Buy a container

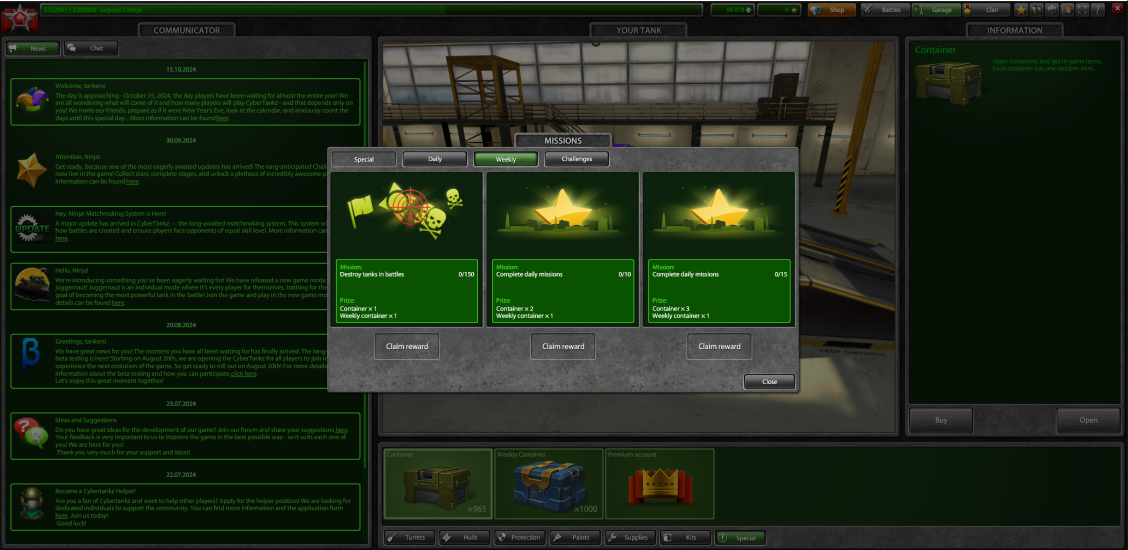pyautogui.click(x=941, y=420)
